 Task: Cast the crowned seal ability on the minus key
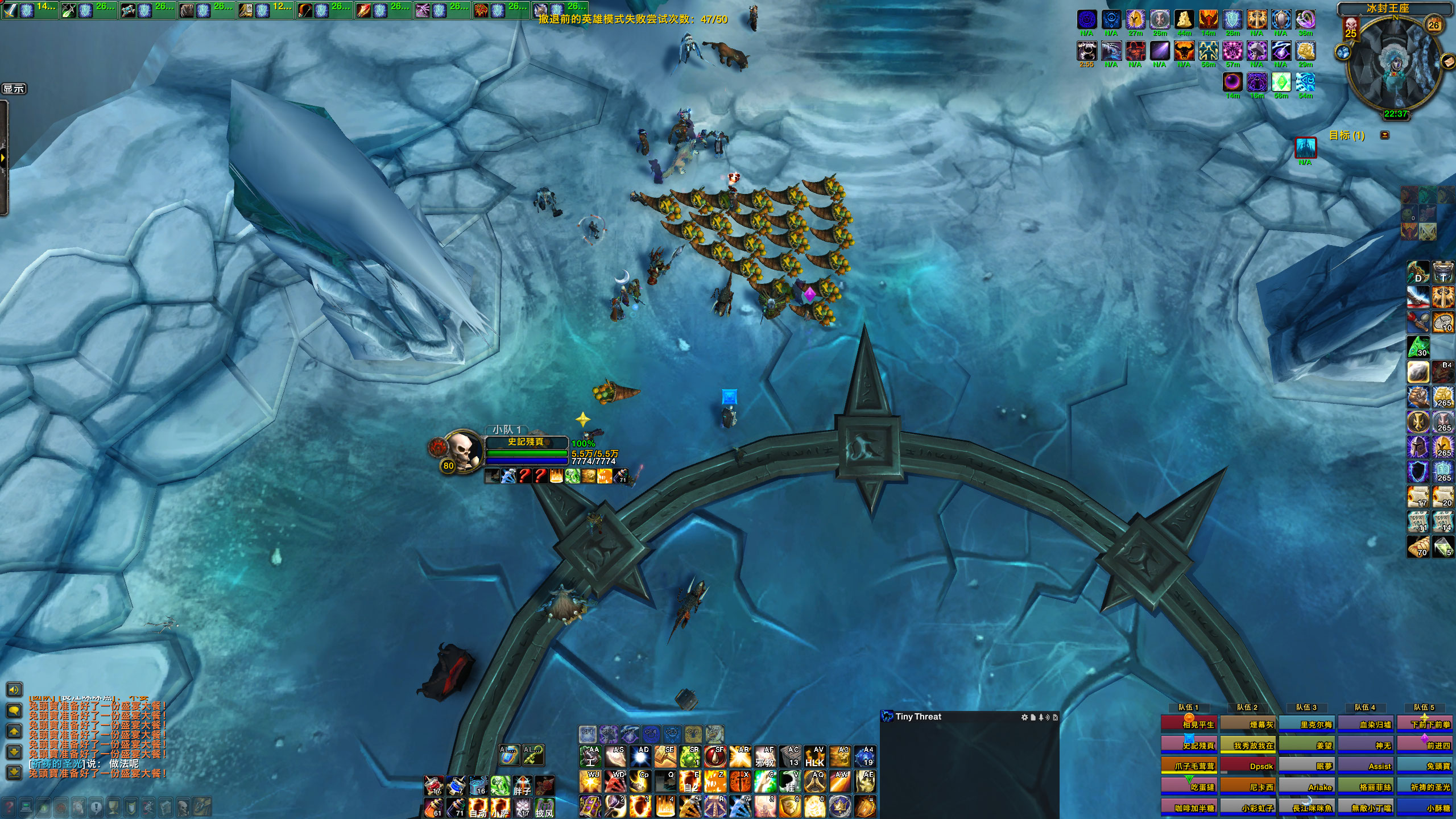click(x=840, y=806)
